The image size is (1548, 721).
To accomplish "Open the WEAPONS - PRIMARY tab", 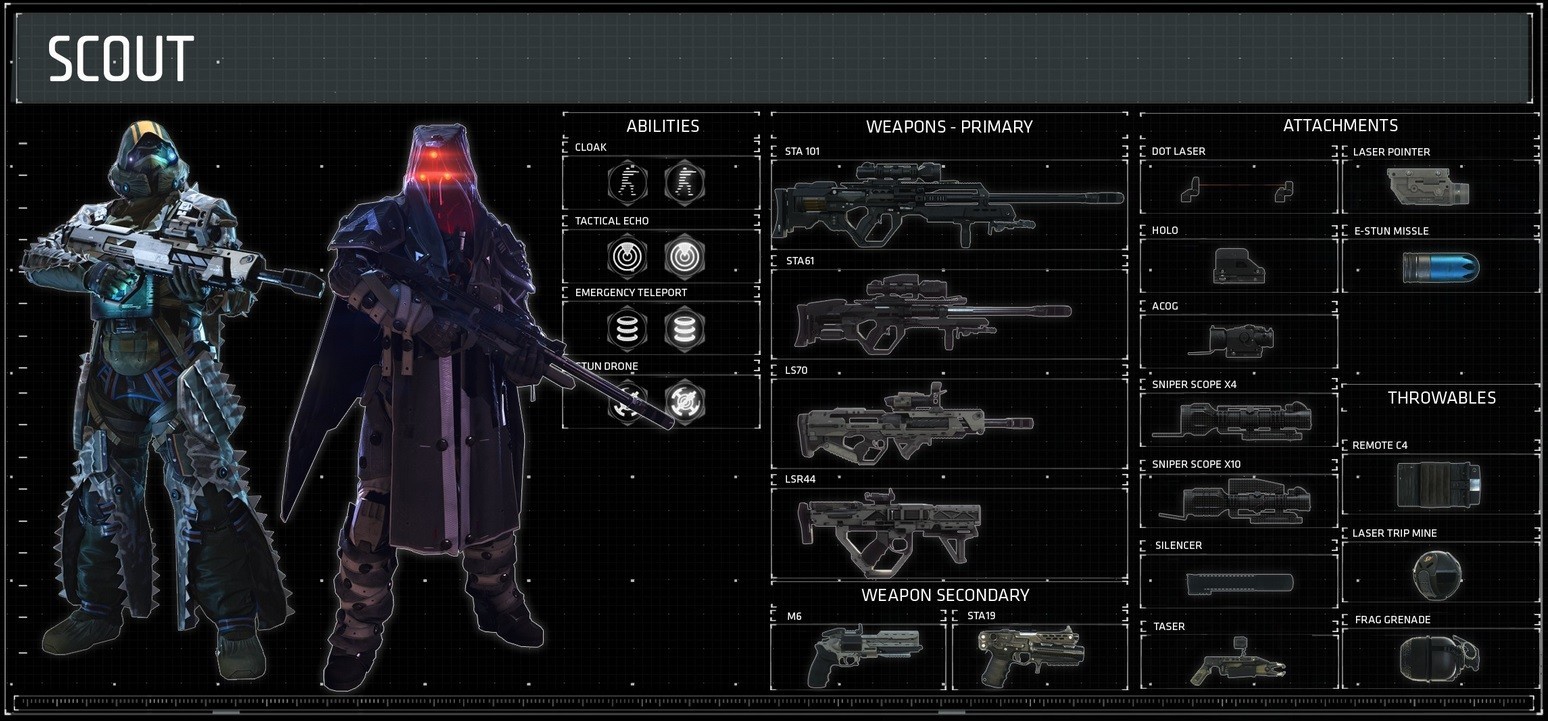I will click(948, 126).
